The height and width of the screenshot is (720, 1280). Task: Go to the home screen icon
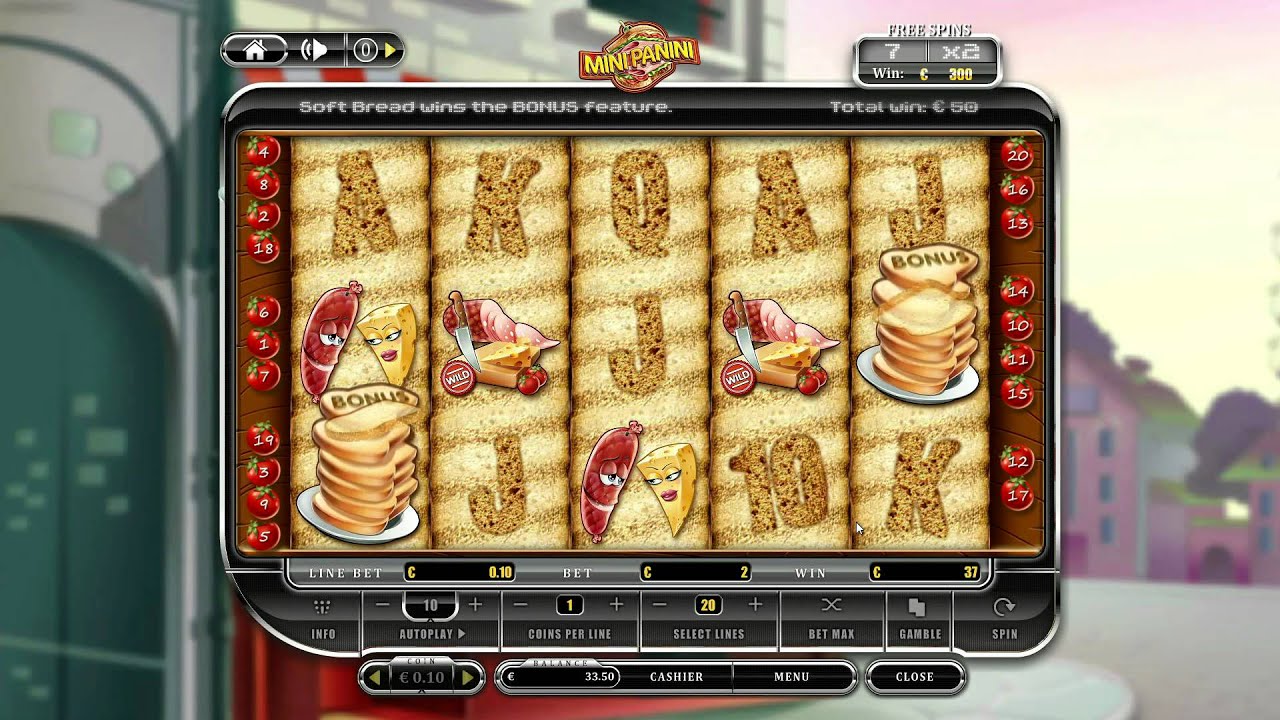(254, 51)
